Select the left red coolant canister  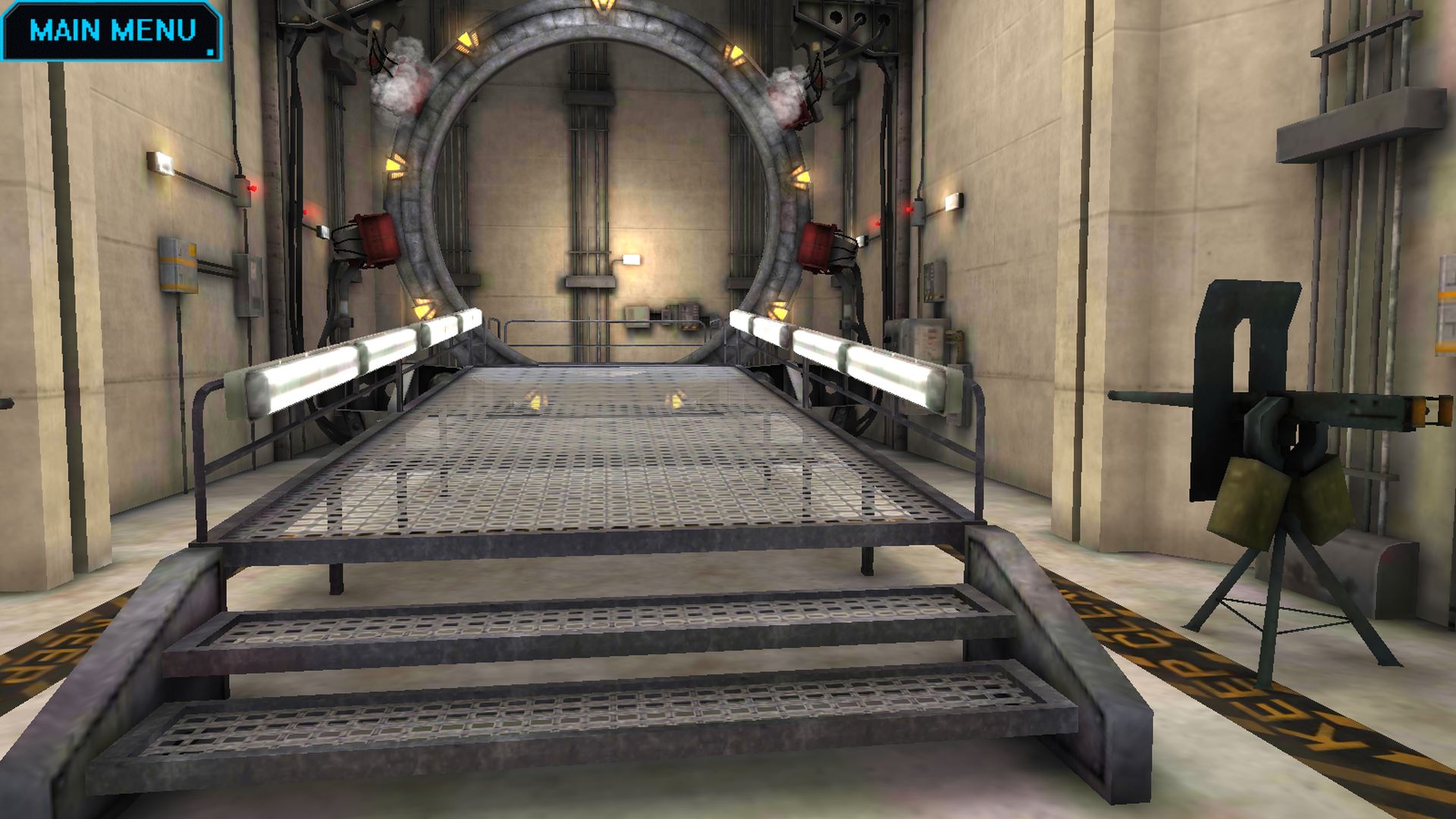click(381, 237)
